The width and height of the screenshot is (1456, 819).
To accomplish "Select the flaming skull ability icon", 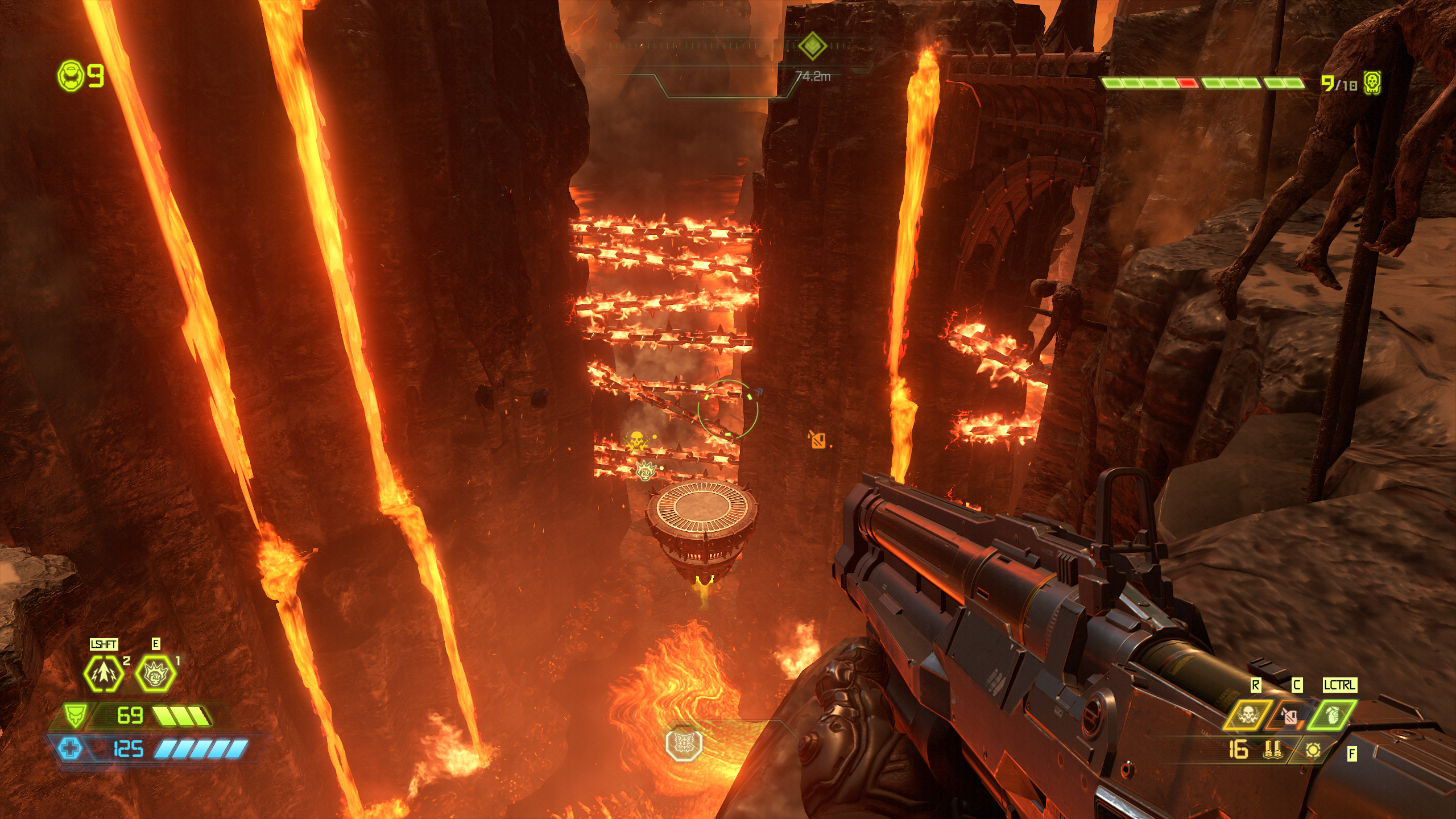I will (1247, 714).
